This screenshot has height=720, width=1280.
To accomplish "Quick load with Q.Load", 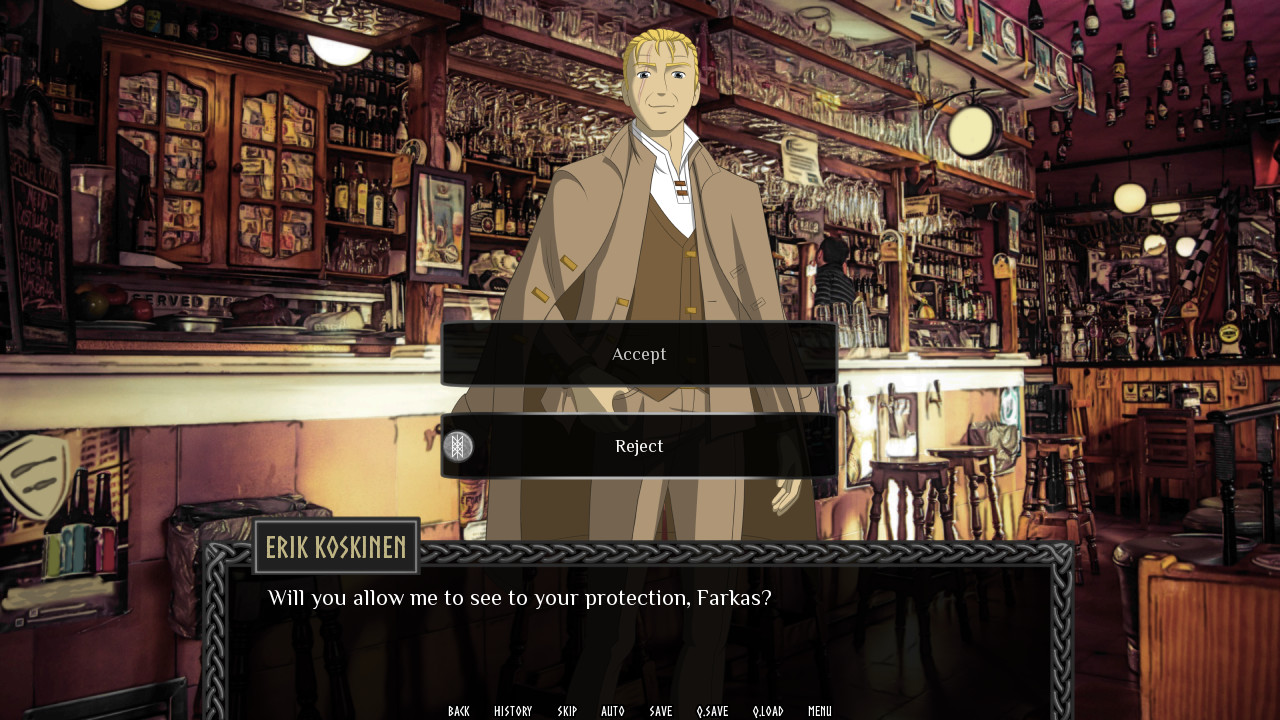I will 768,711.
